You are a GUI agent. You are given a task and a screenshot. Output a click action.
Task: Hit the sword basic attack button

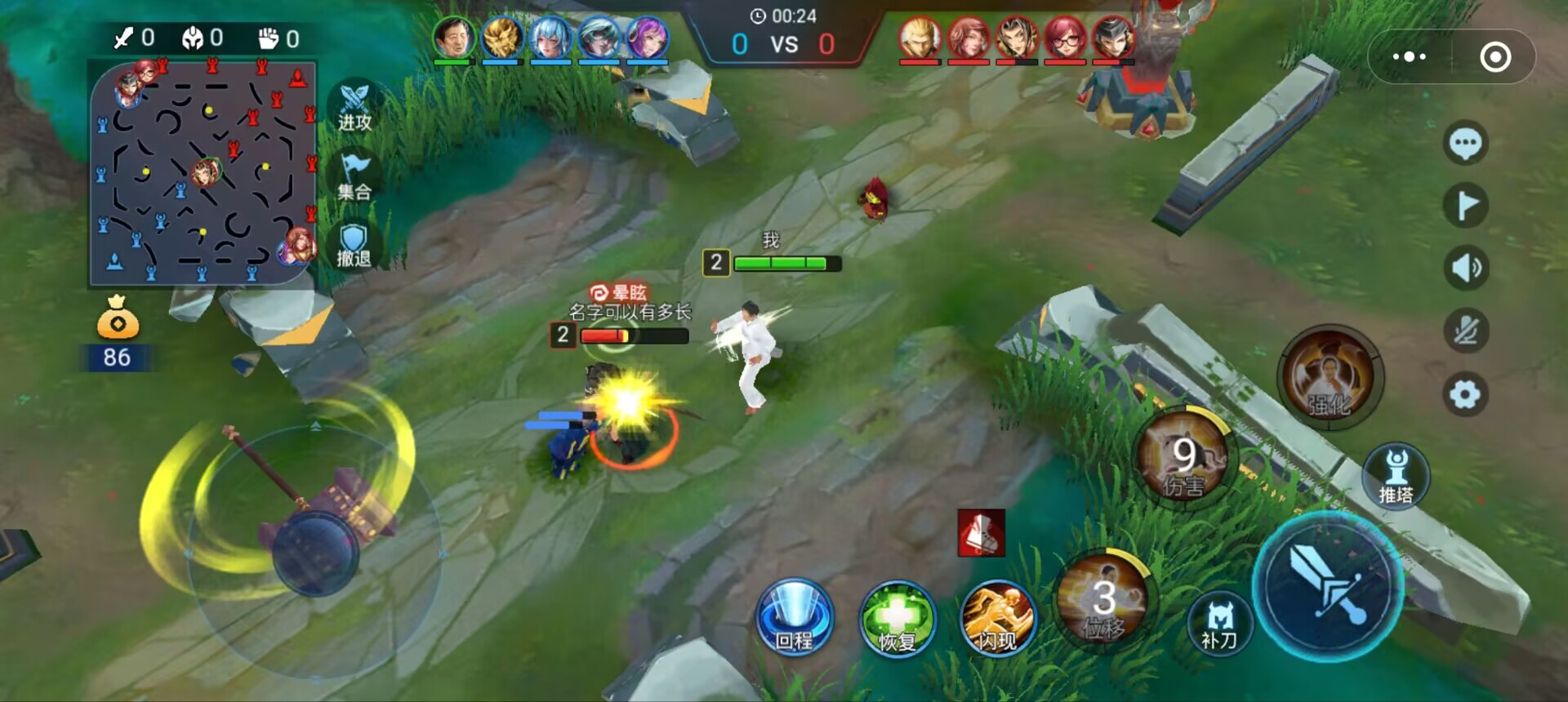[x=1328, y=586]
